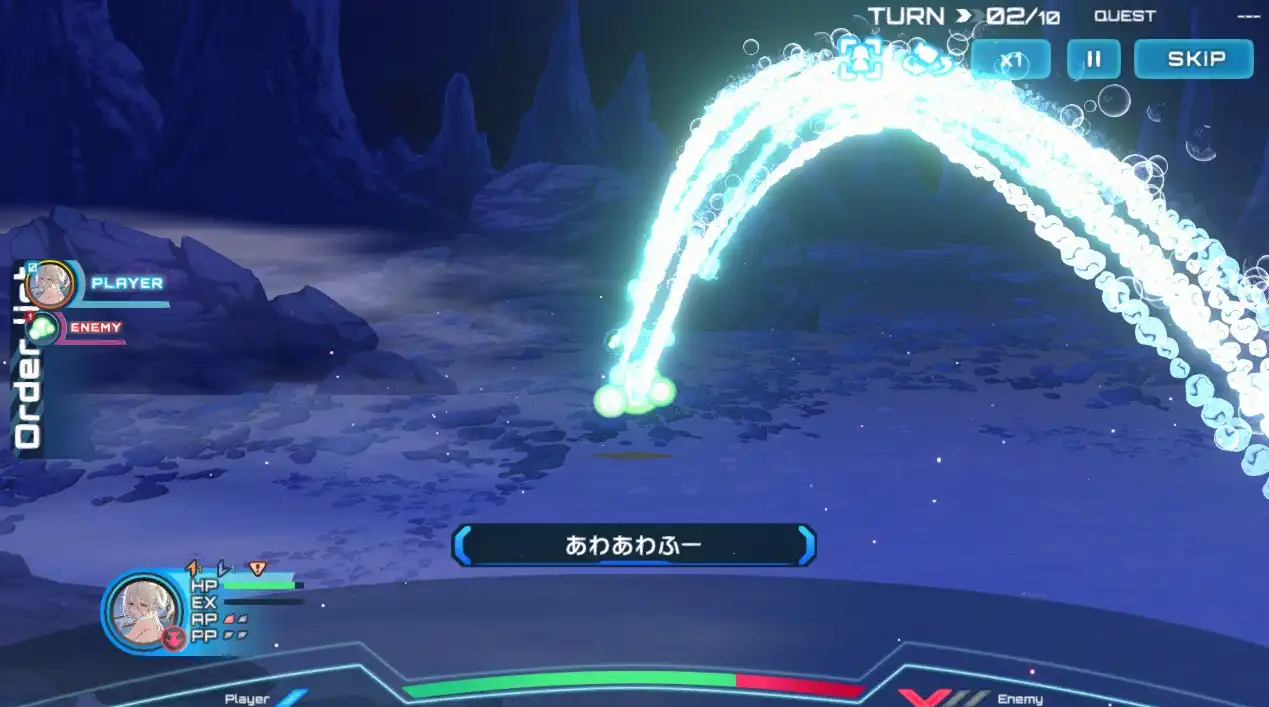Image resolution: width=1269 pixels, height=707 pixels.
Task: Skip the battle animation with SKIP
Action: click(1193, 59)
